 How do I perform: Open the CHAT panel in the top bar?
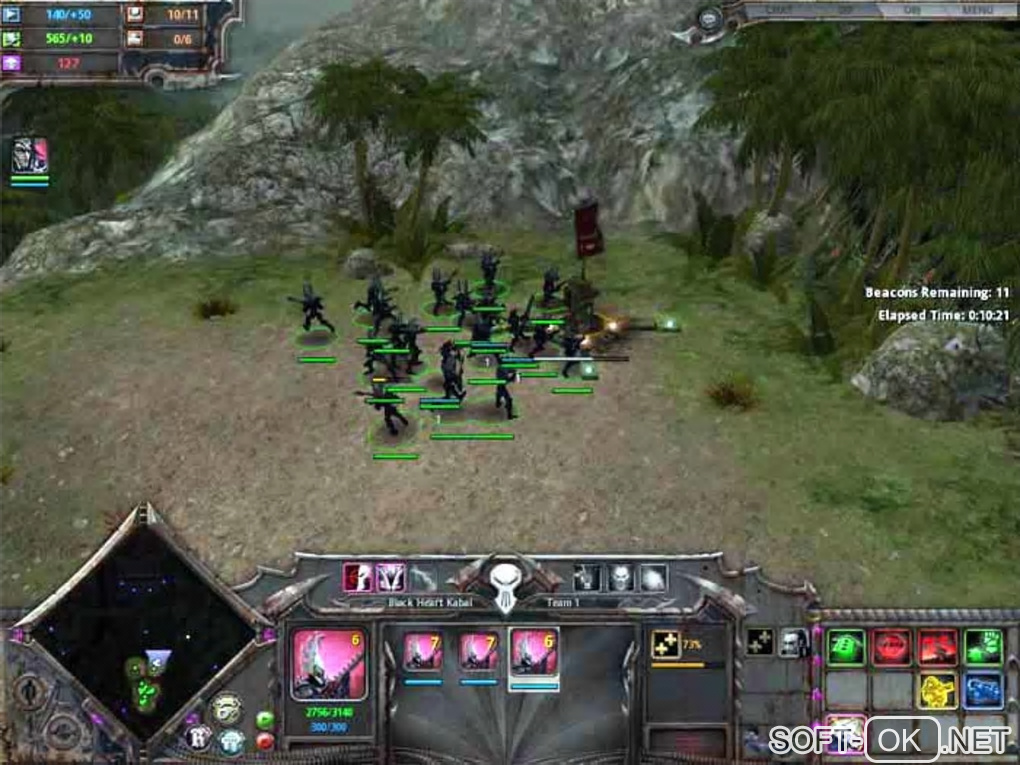click(779, 10)
